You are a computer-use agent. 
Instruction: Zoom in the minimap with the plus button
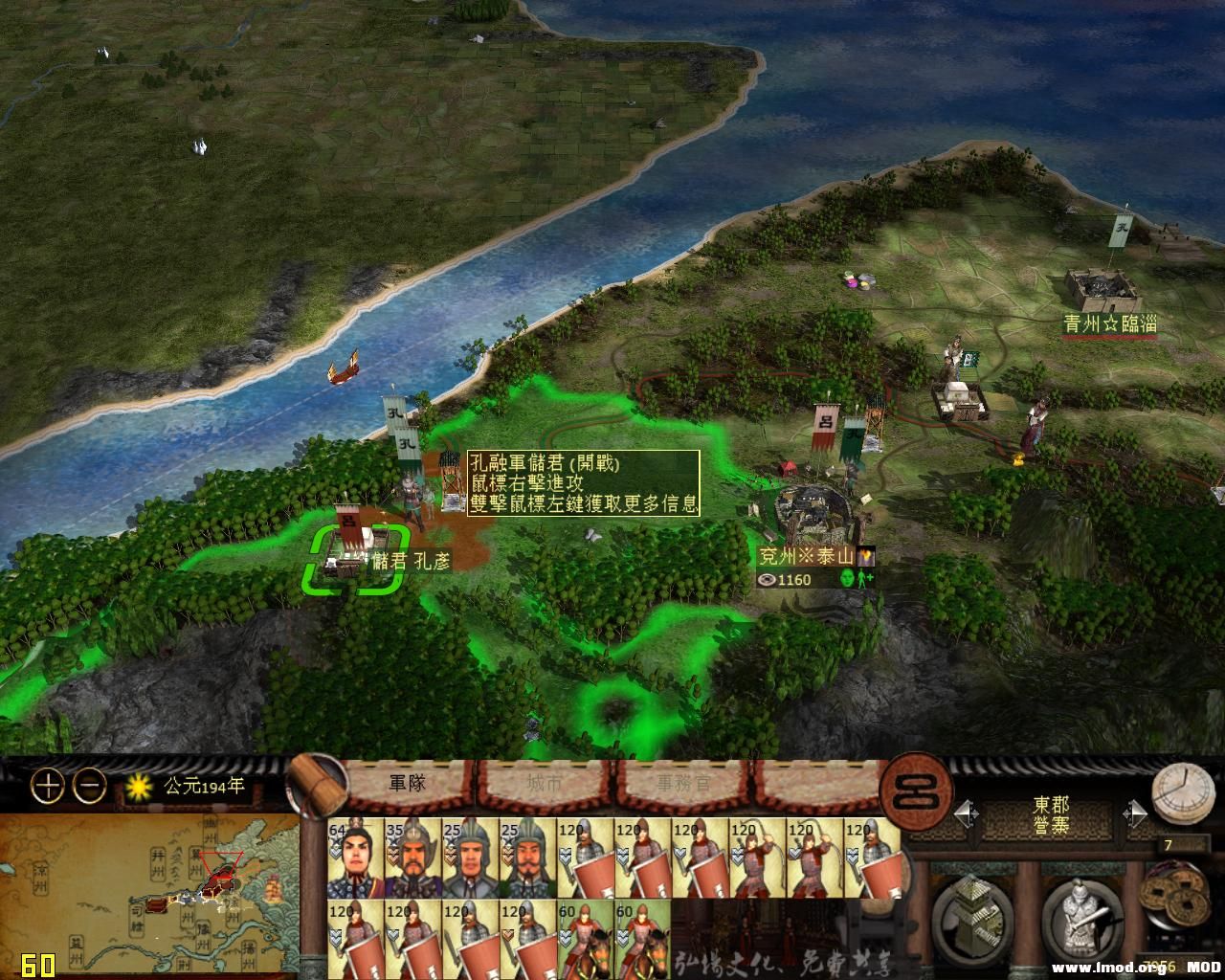tap(47, 787)
